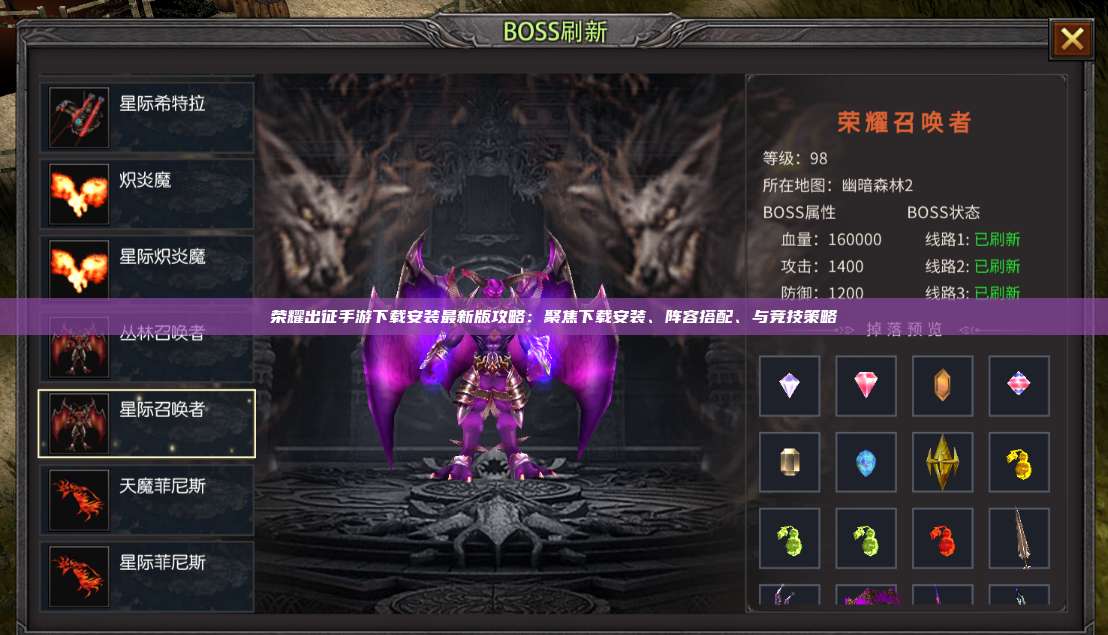This screenshot has width=1108, height=635.
Task: Close the BOSS刷新 panel
Action: click(1071, 40)
